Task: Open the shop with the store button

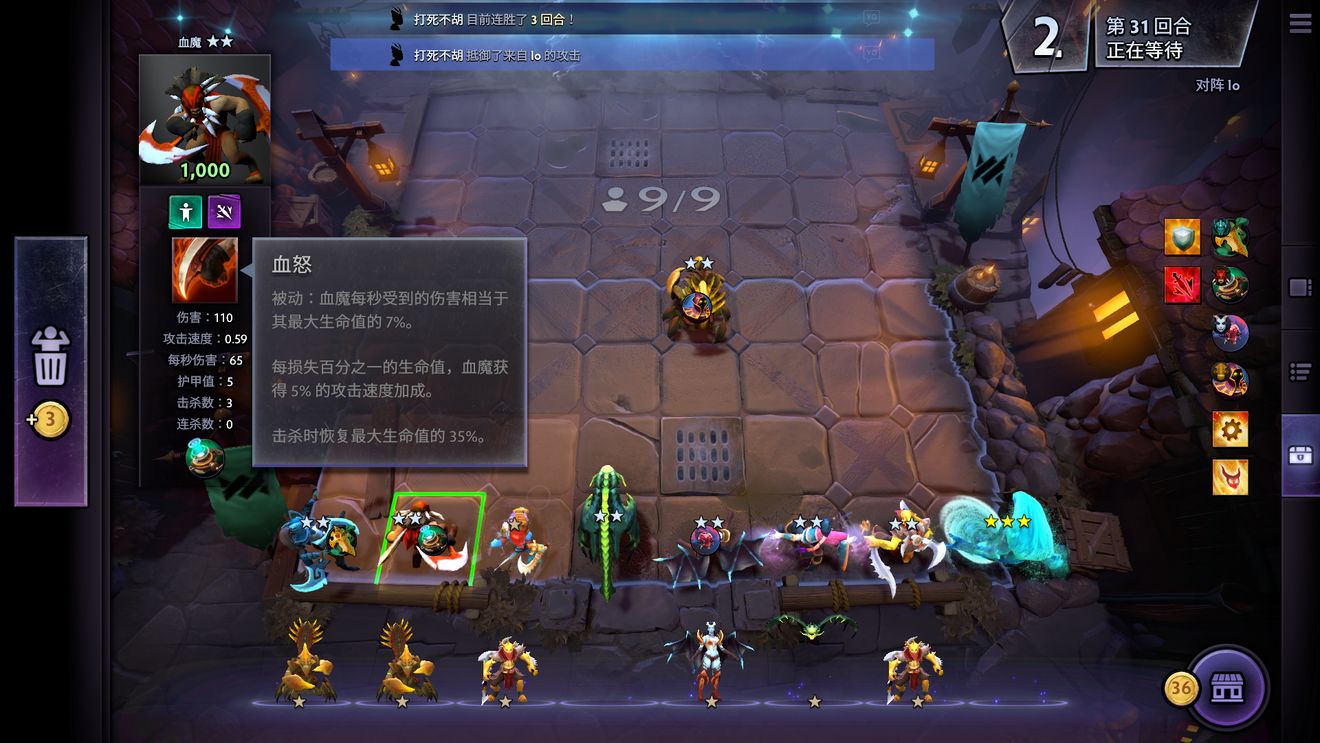Action: (1229, 689)
